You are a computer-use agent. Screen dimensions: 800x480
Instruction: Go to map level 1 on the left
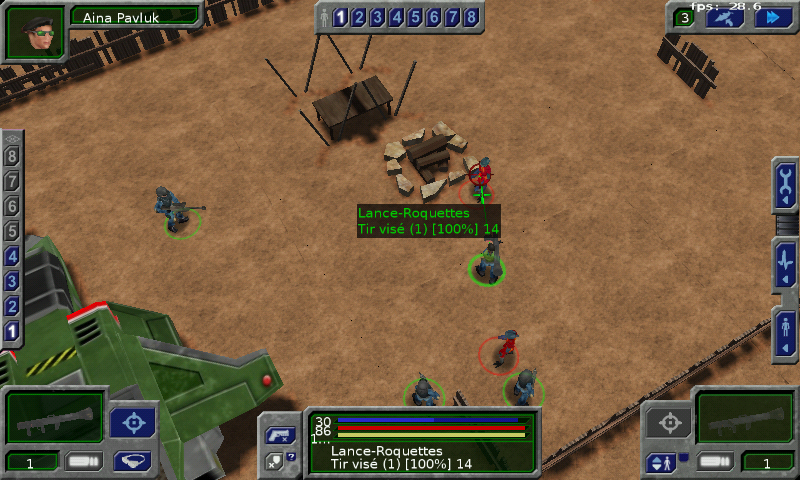click(12, 331)
